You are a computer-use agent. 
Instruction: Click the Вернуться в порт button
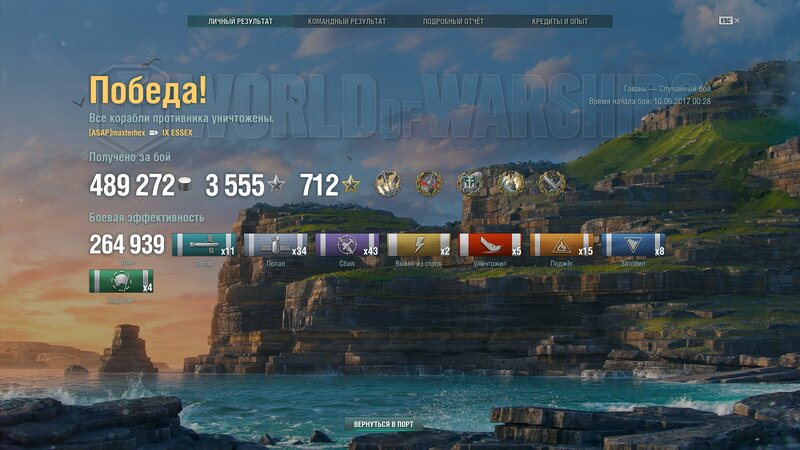[383, 424]
